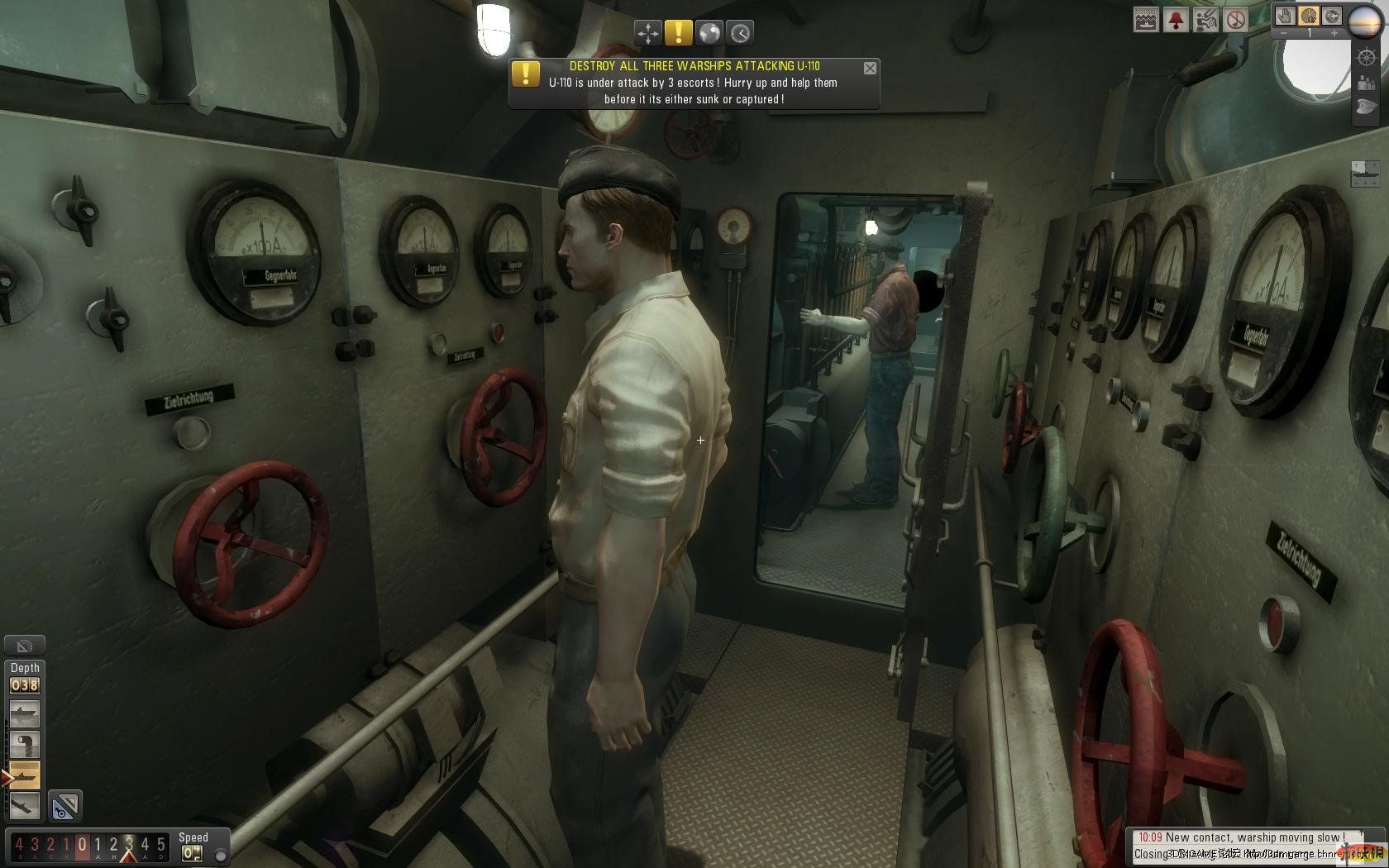Select the snorkel depth button

[x=24, y=744]
